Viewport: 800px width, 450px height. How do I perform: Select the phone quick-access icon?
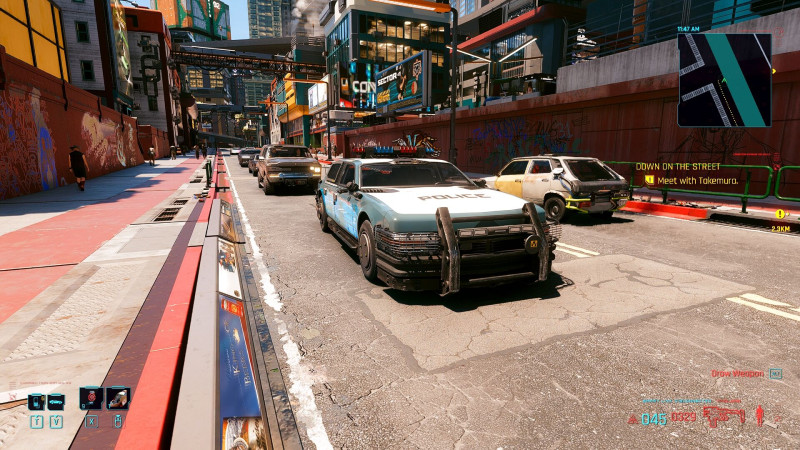(36, 401)
